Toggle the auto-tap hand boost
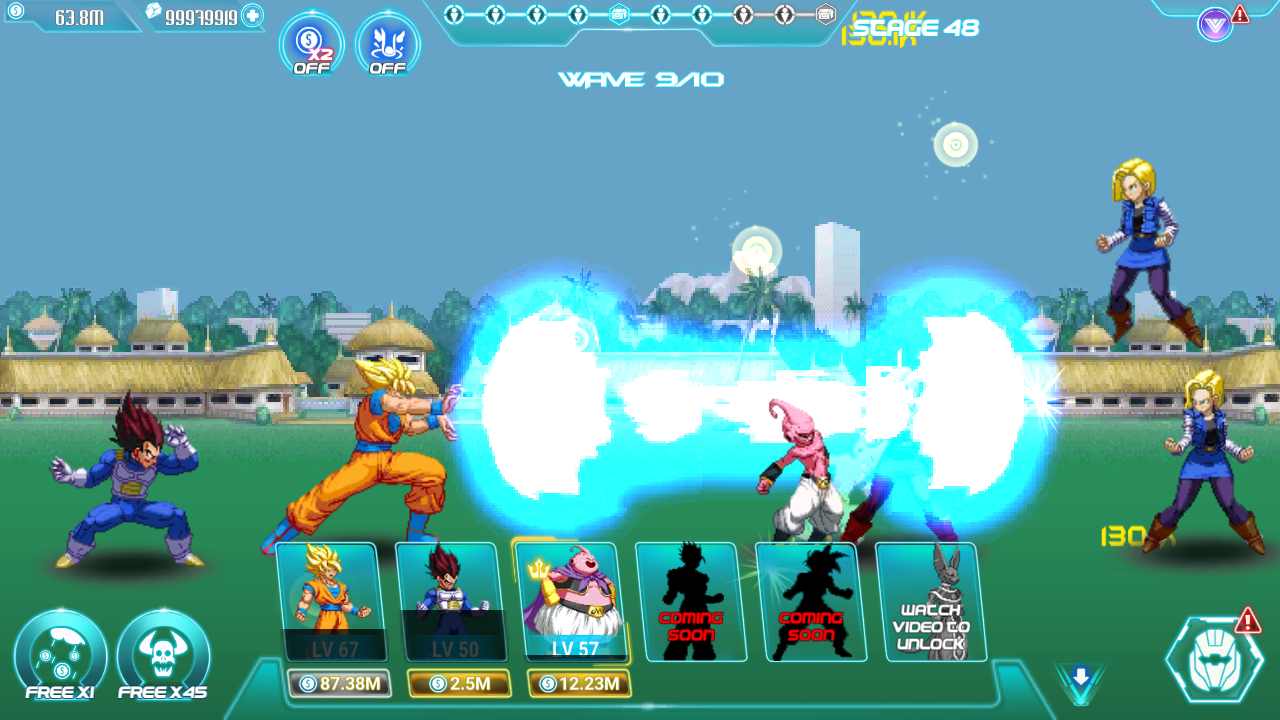 click(388, 44)
